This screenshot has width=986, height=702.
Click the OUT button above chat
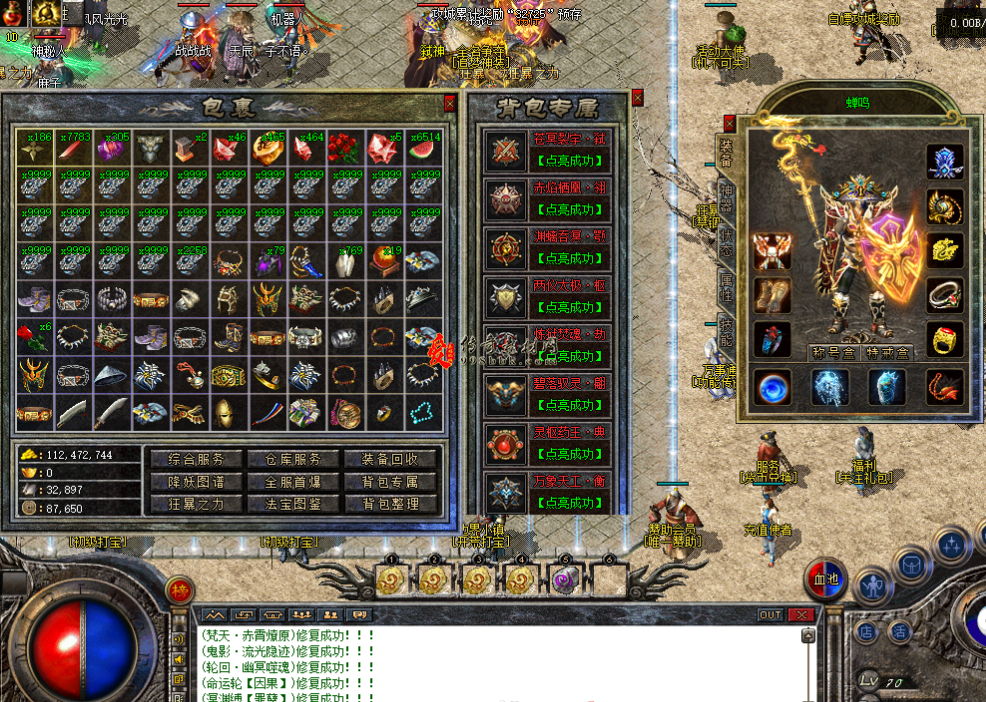click(770, 615)
